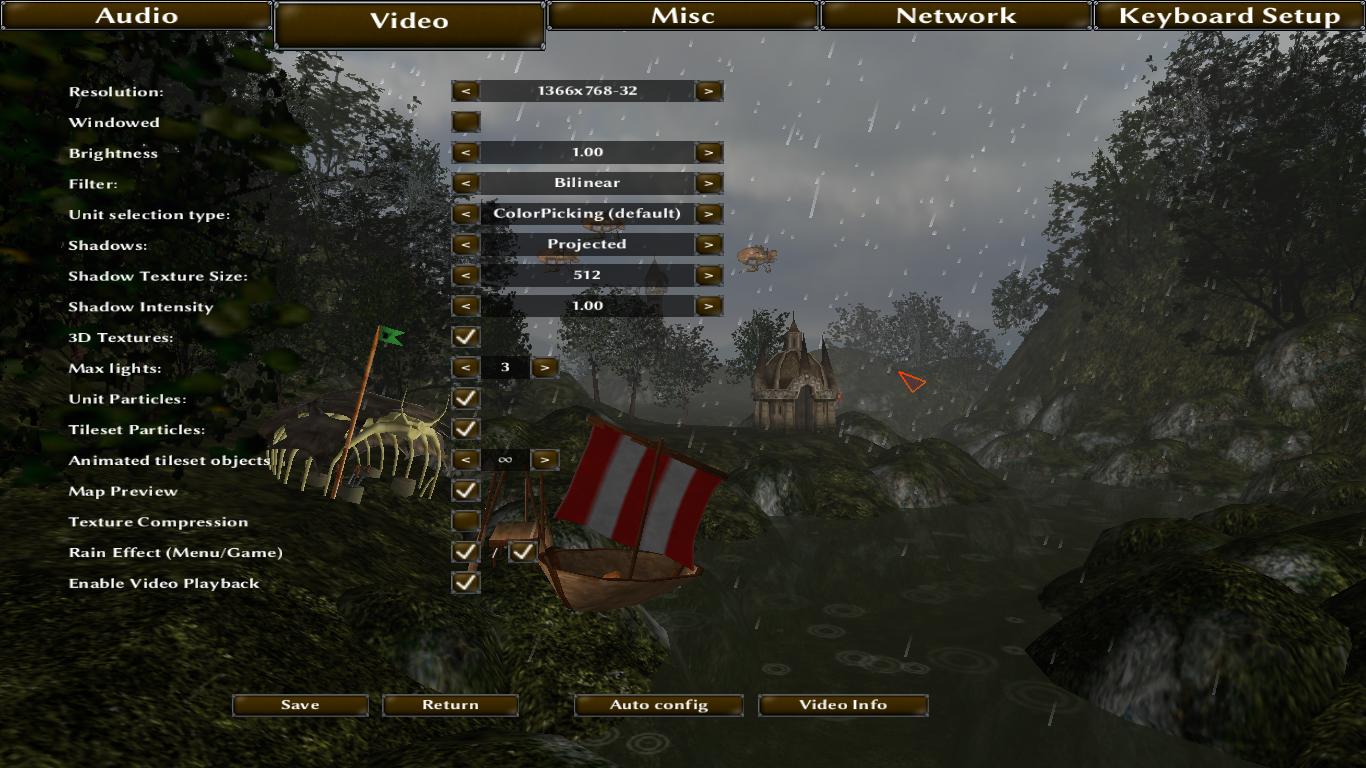
Task: Decrease the Brightness value
Action: tap(465, 153)
